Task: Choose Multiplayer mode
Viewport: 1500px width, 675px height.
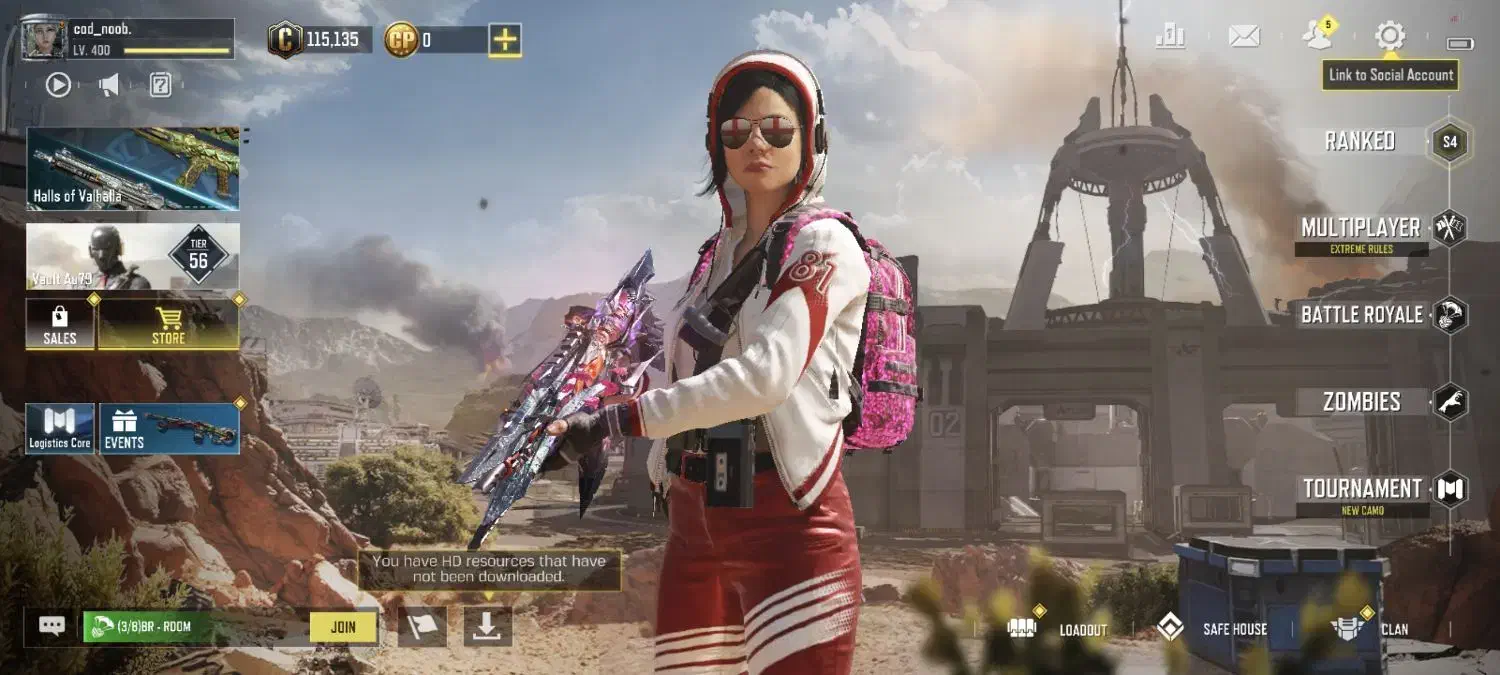Action: coord(1362,229)
